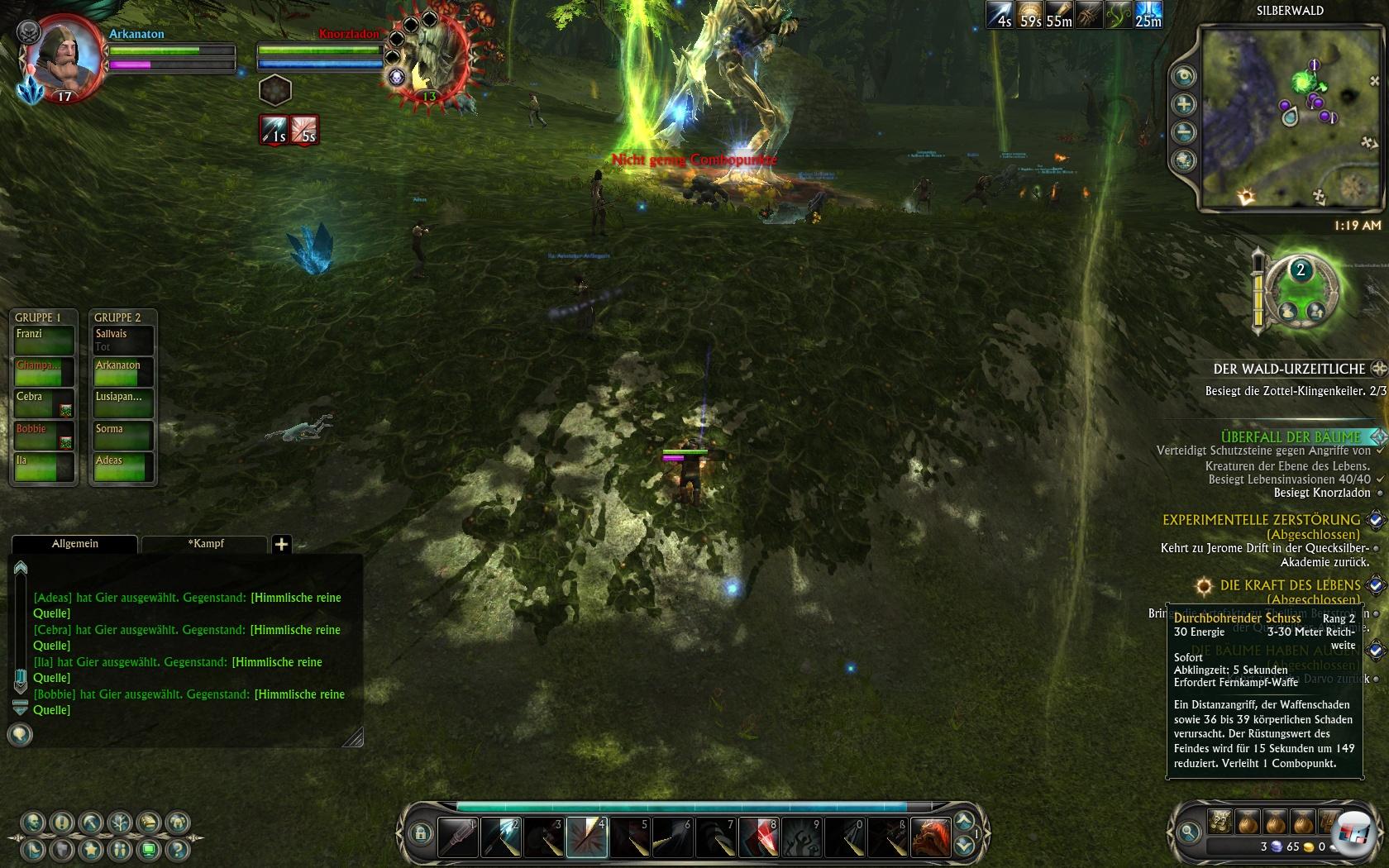
Task: Select the Allgemein chat tab
Action: [74, 543]
